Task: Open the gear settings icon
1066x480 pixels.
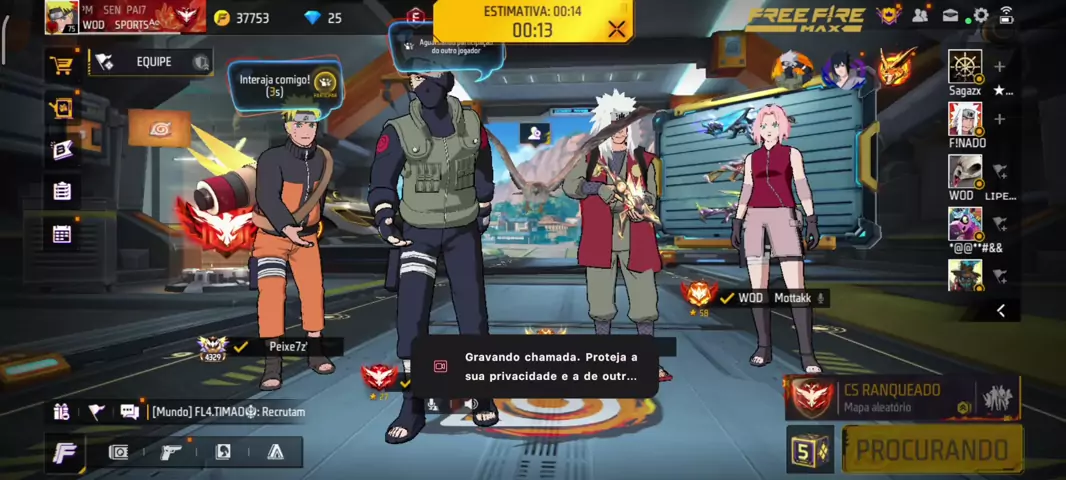Action: [981, 15]
